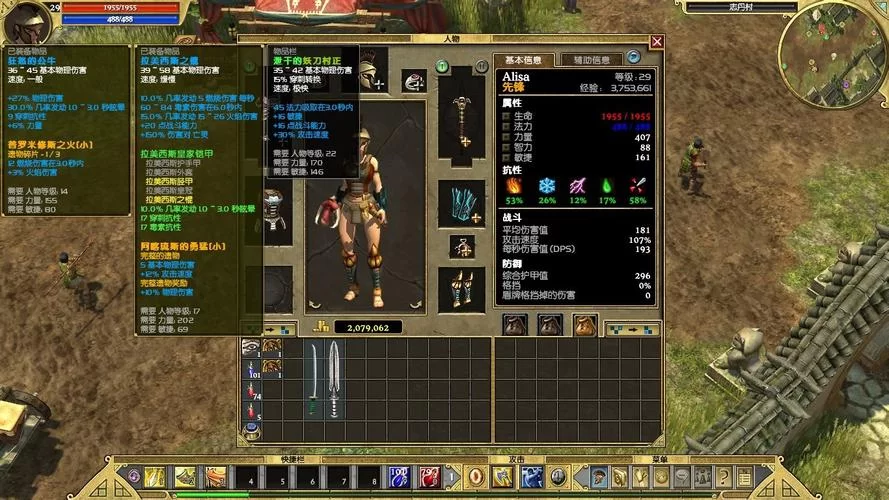Select the axe attack skill icon
889x500 pixels.
[503, 478]
